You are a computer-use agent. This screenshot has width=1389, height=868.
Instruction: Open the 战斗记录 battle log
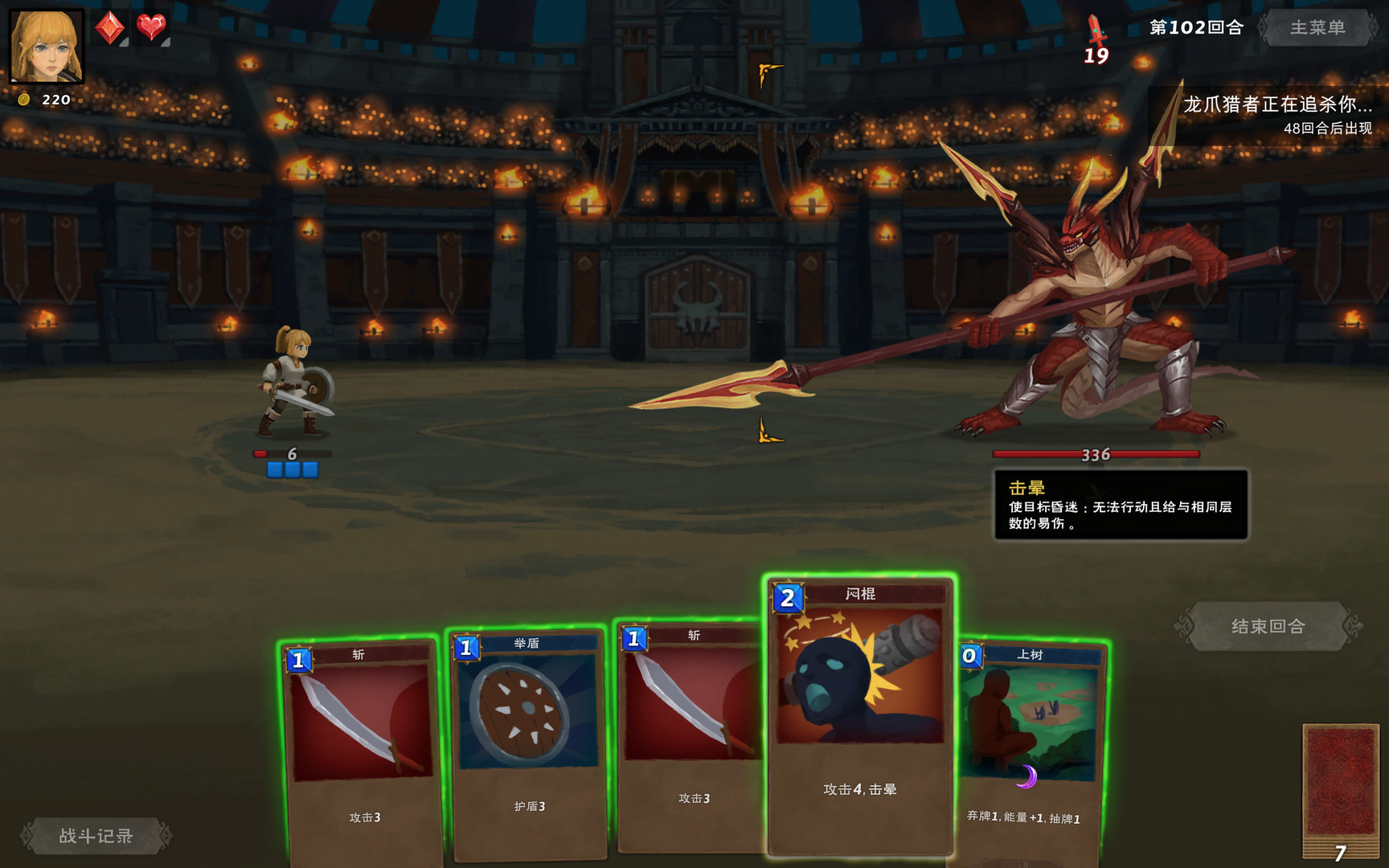[98, 836]
